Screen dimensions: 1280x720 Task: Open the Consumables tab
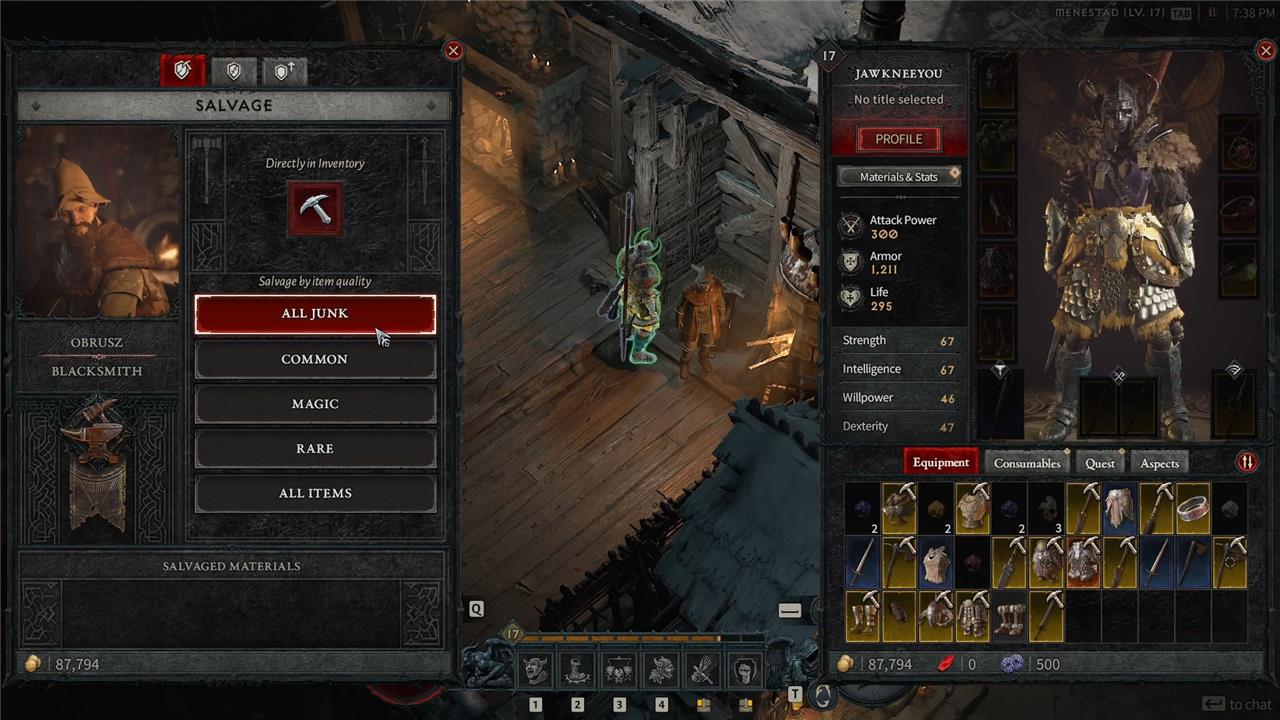click(1026, 463)
